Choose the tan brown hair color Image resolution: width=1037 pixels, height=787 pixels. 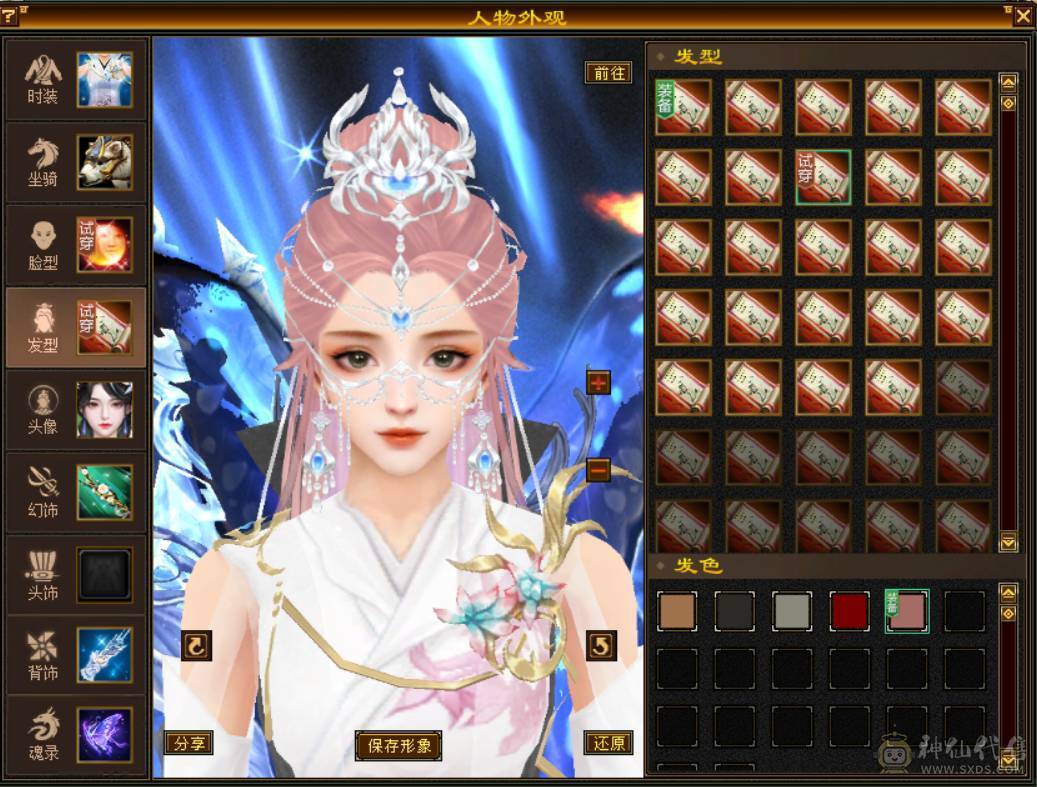[x=677, y=611]
